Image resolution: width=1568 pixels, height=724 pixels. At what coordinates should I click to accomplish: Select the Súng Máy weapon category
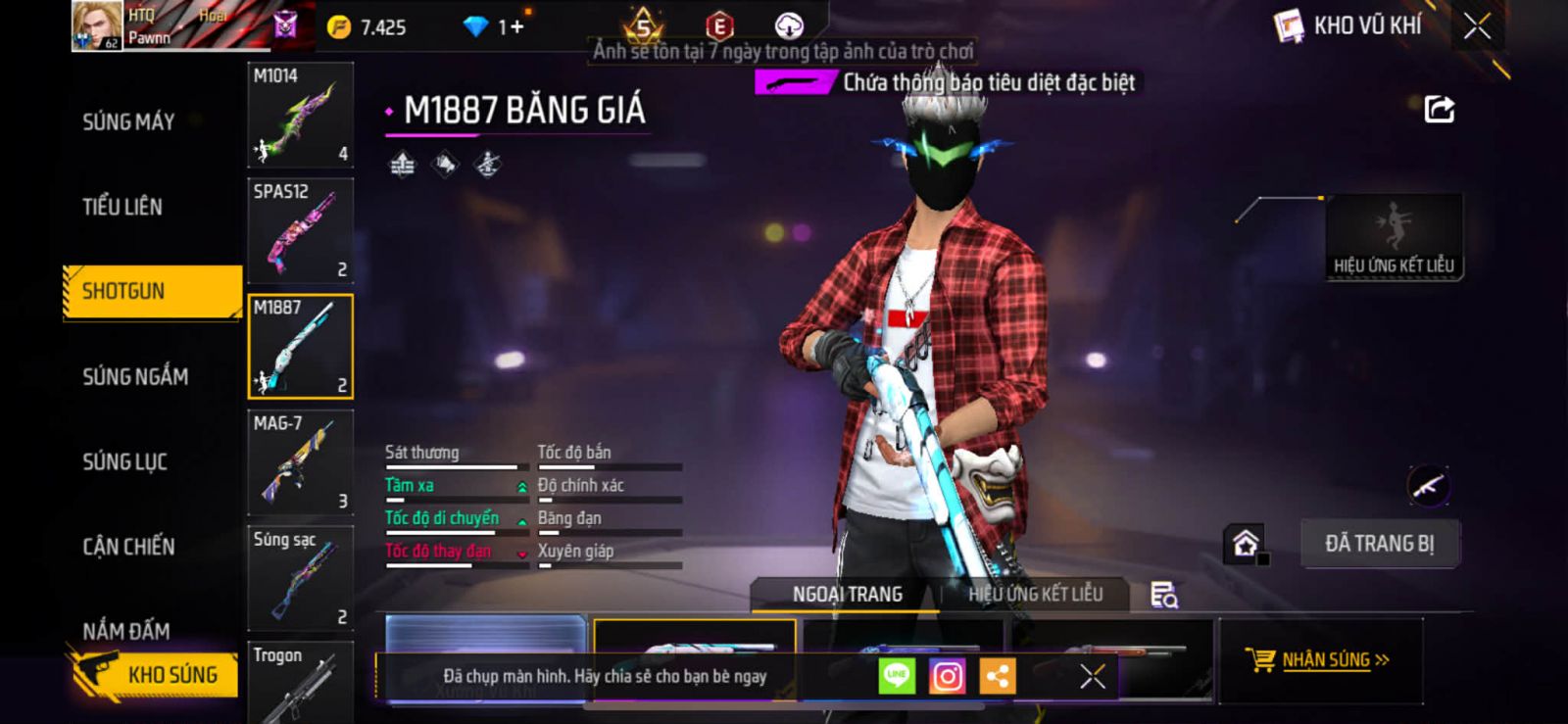point(128,121)
